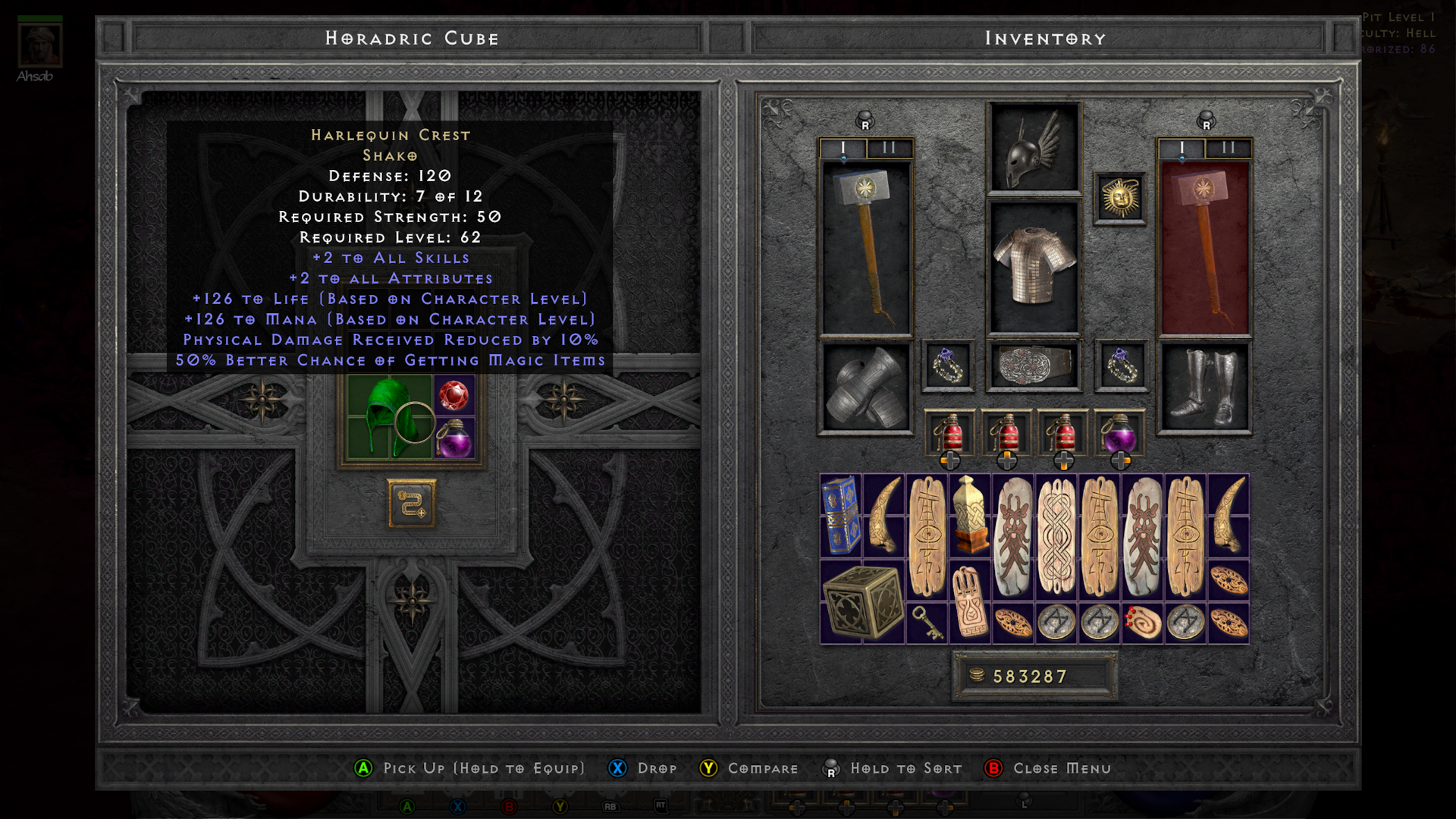This screenshot has width=1456, height=819.
Task: Select the purple potion in belt slot
Action: point(1120,435)
